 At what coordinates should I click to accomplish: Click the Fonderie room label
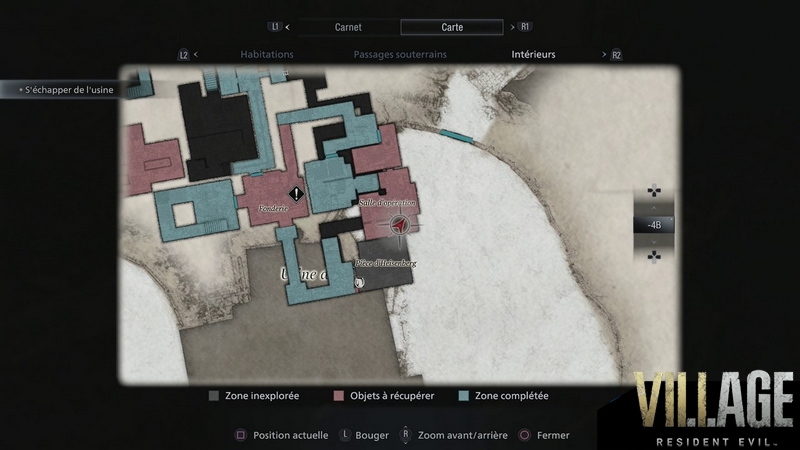[274, 208]
